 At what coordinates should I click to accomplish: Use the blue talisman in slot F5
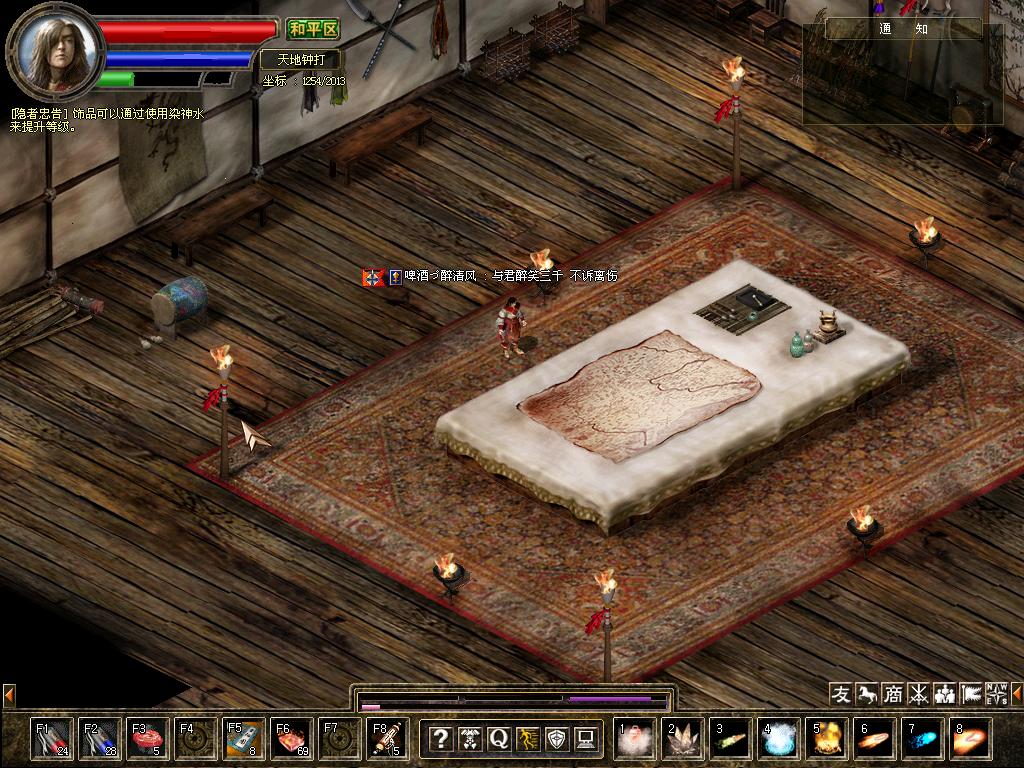point(244,738)
